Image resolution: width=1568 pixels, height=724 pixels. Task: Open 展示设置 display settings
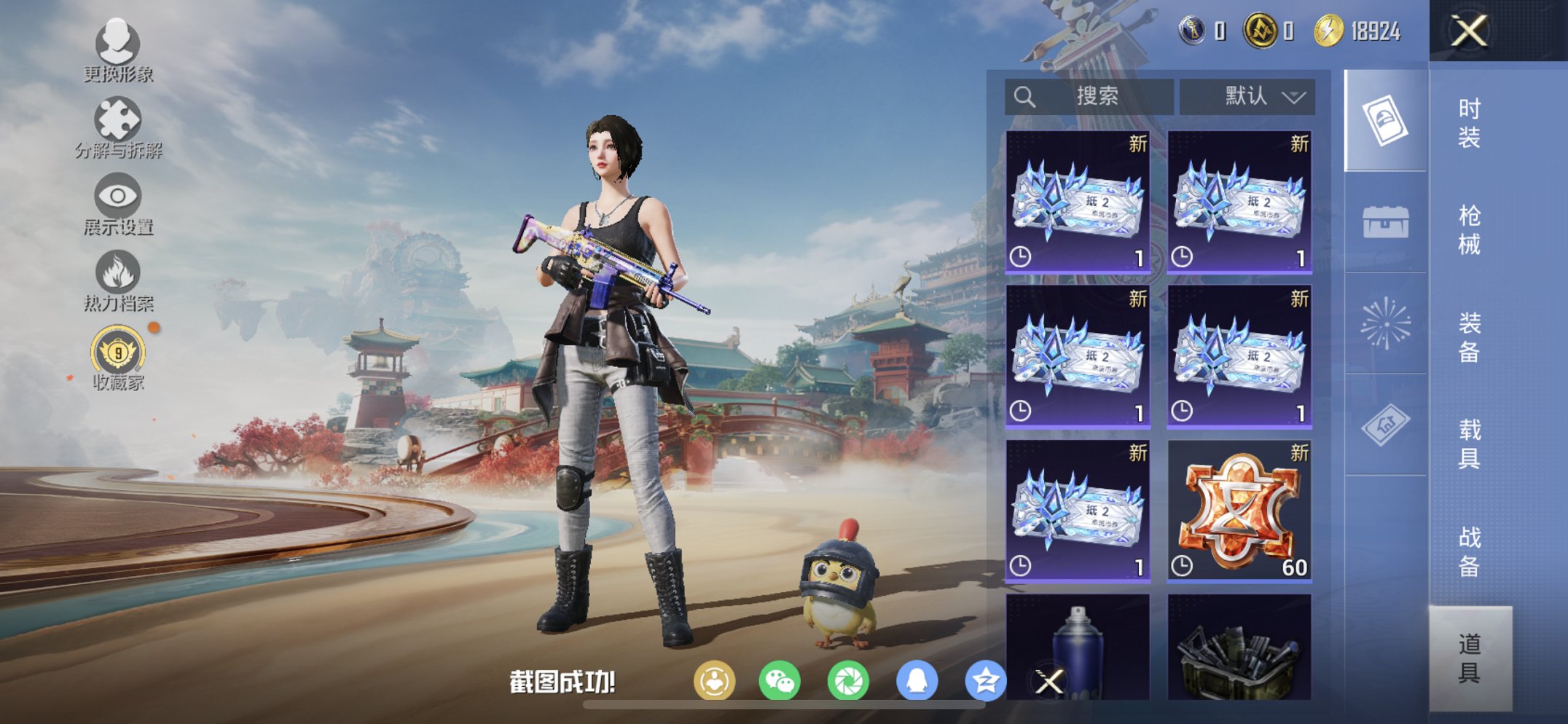[x=117, y=195]
